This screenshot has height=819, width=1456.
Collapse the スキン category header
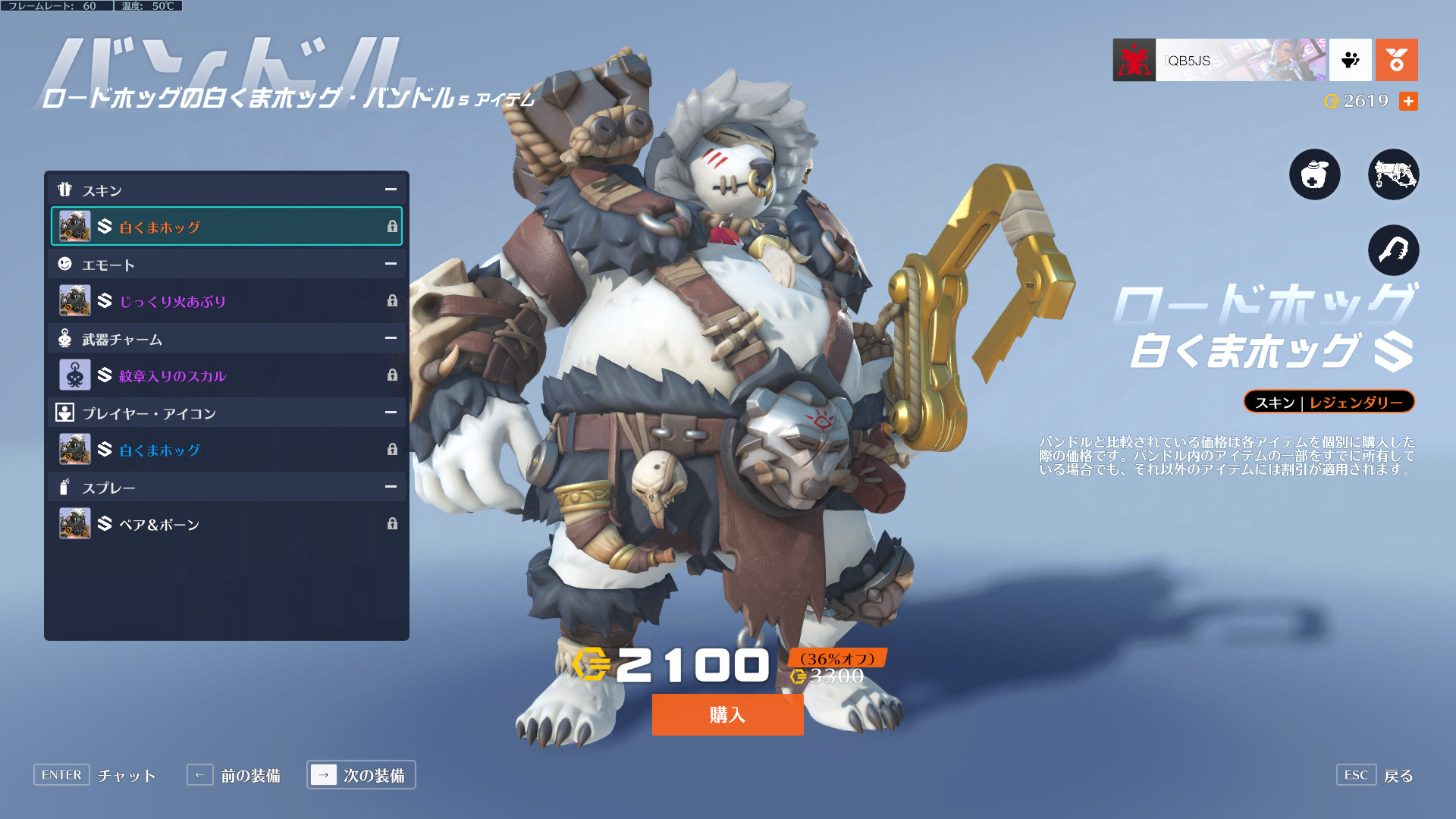click(x=391, y=190)
